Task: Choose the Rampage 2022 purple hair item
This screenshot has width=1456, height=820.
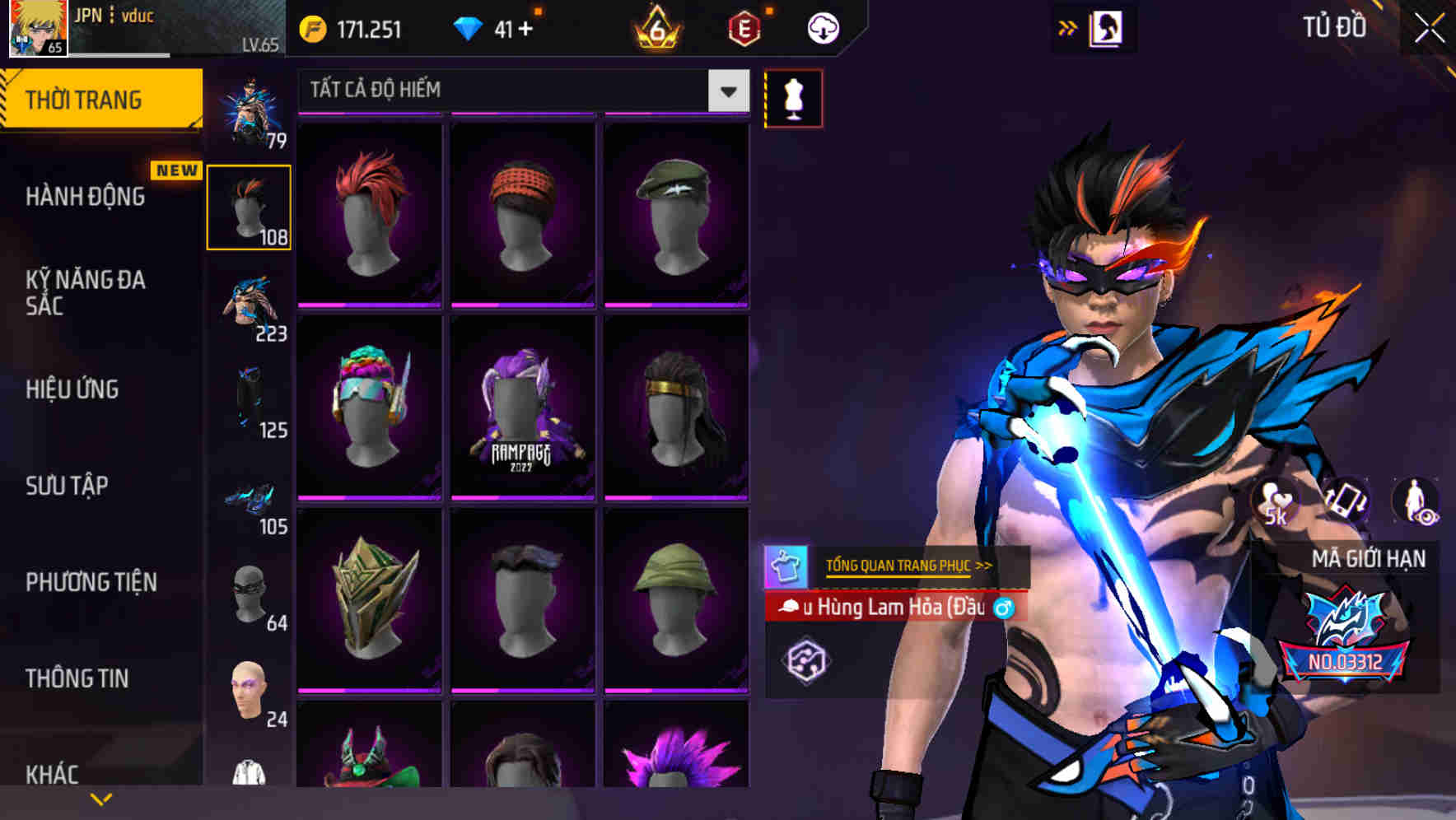Action: click(x=523, y=408)
